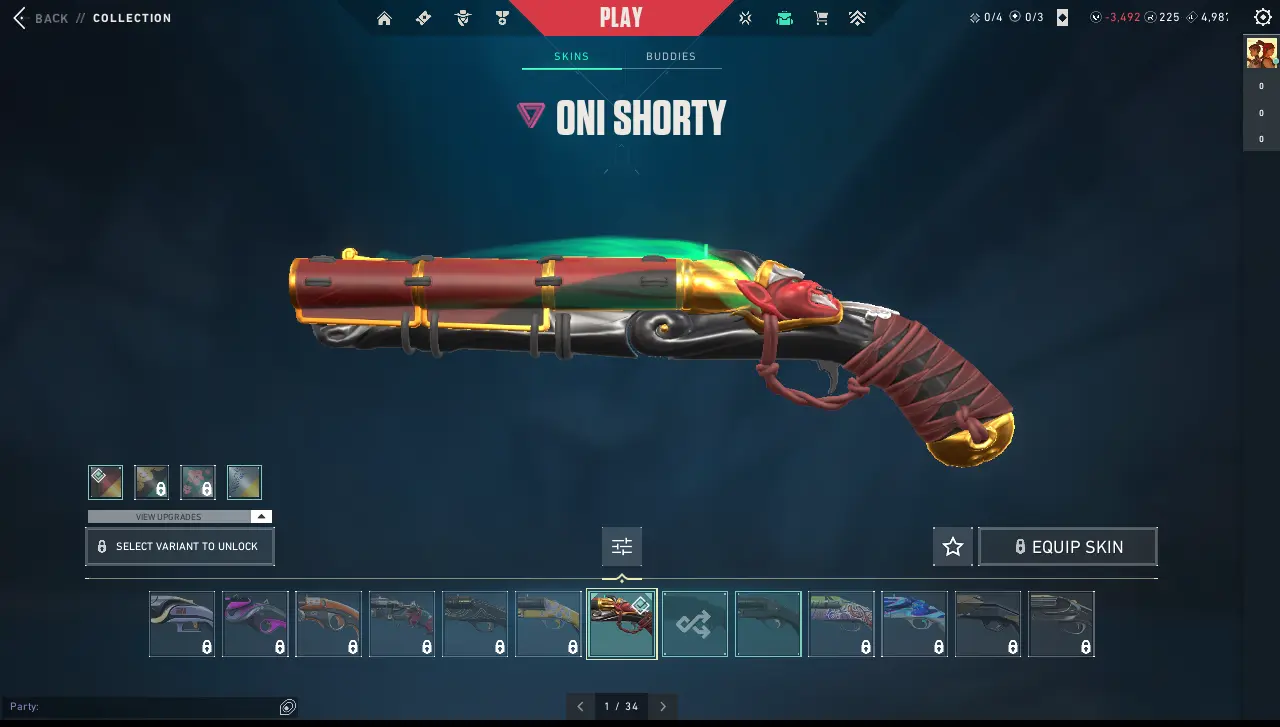The height and width of the screenshot is (727, 1280).
Task: Click the Equip Skin button
Action: [x=1067, y=547]
